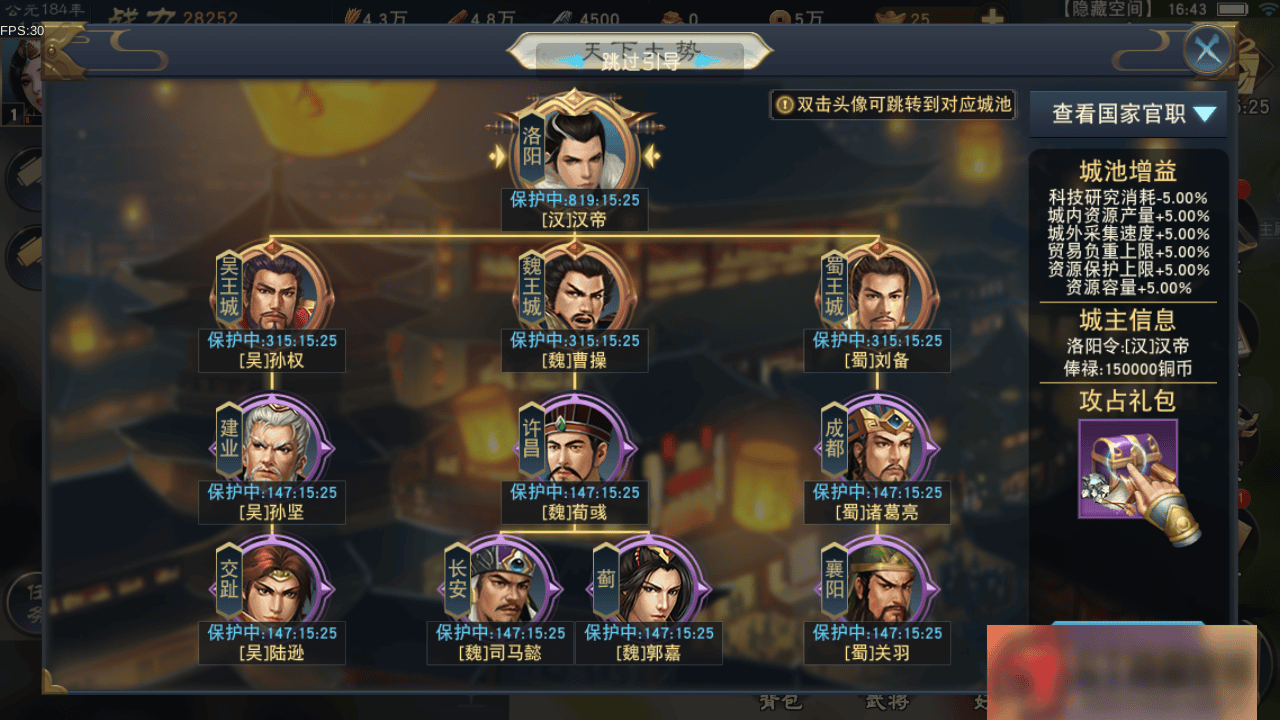
Task: Click the 双击头像 jump-to-city tip banner
Action: (893, 105)
